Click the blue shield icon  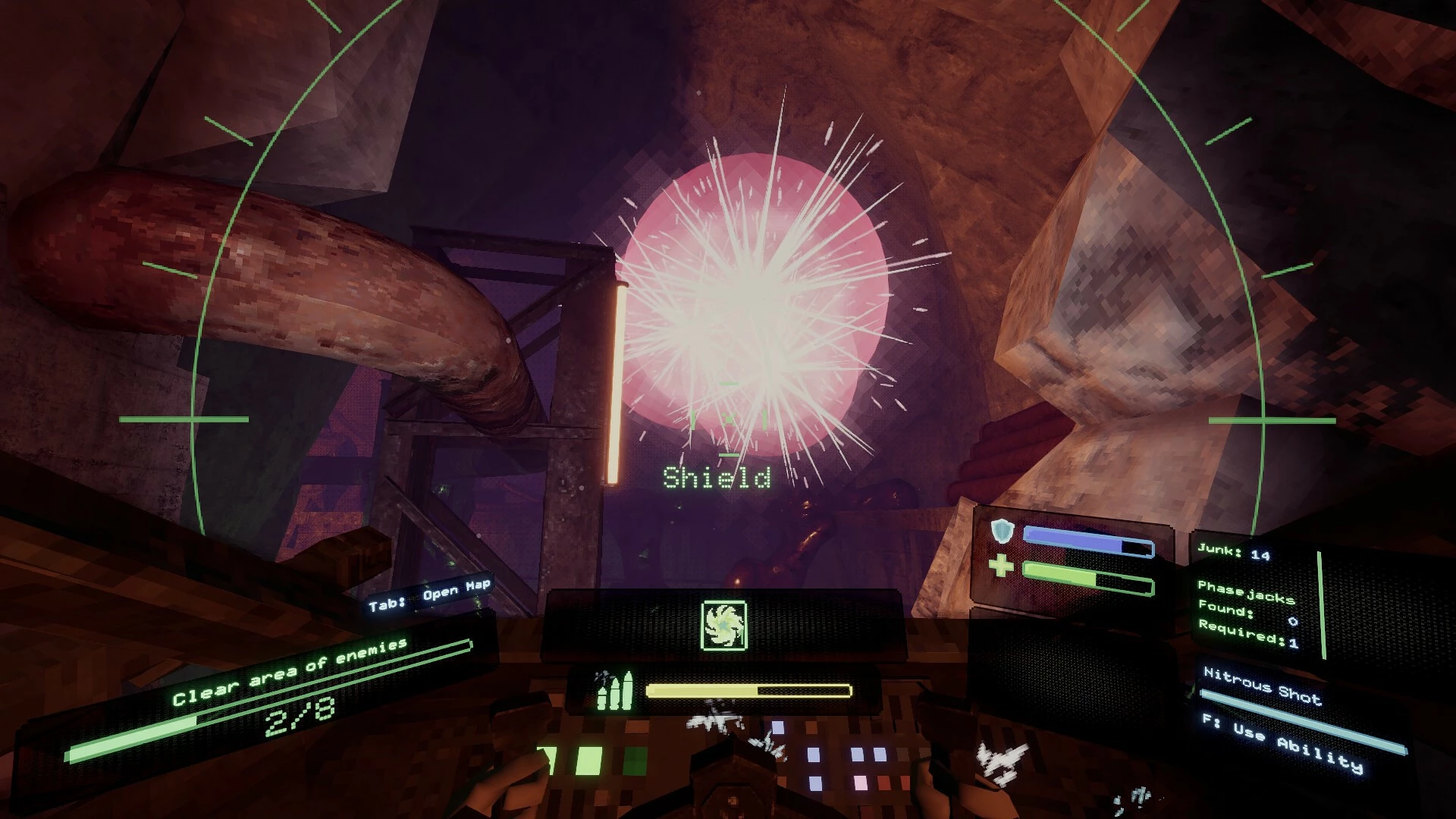[x=1003, y=532]
